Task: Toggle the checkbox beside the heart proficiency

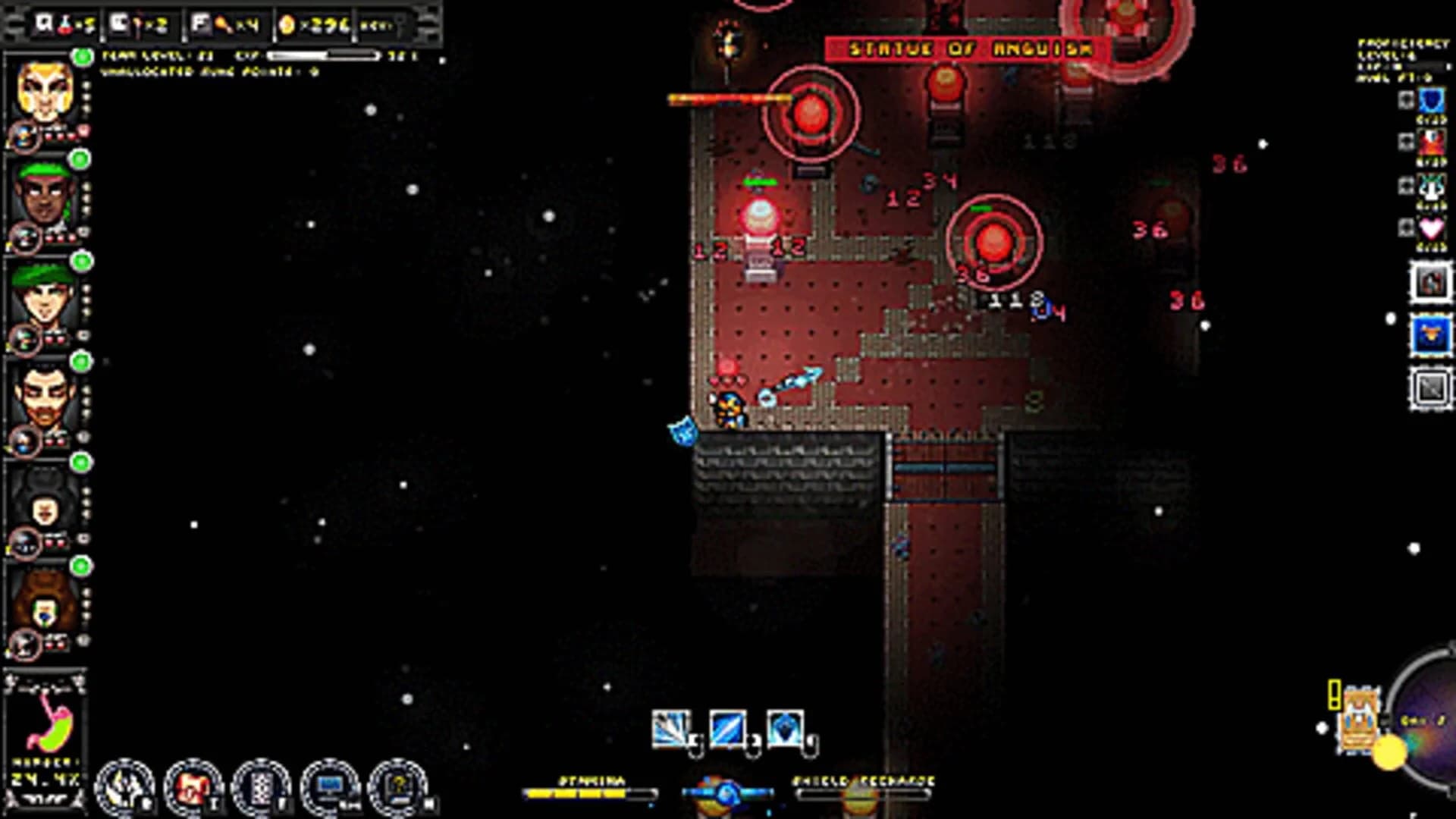Action: (1407, 227)
